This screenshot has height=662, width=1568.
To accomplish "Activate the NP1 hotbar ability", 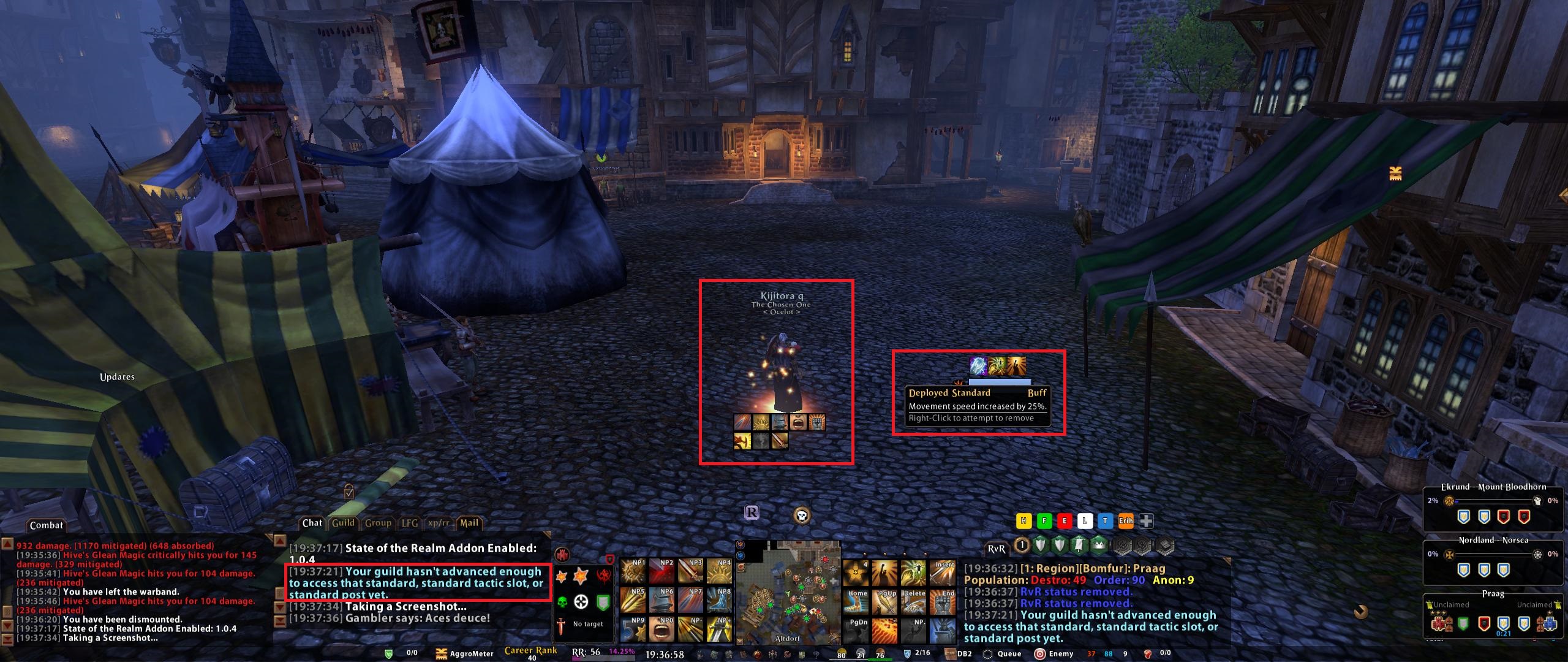I will click(x=633, y=573).
